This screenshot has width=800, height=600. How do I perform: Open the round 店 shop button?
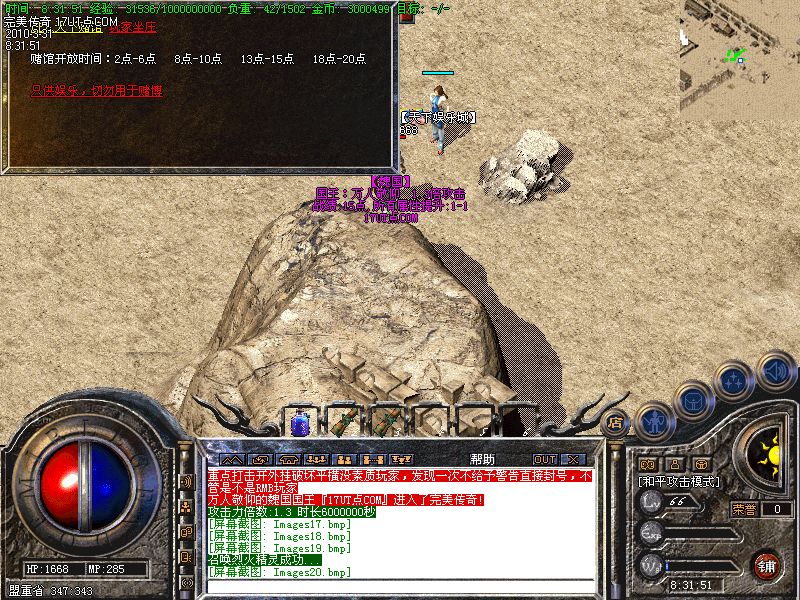(615, 422)
